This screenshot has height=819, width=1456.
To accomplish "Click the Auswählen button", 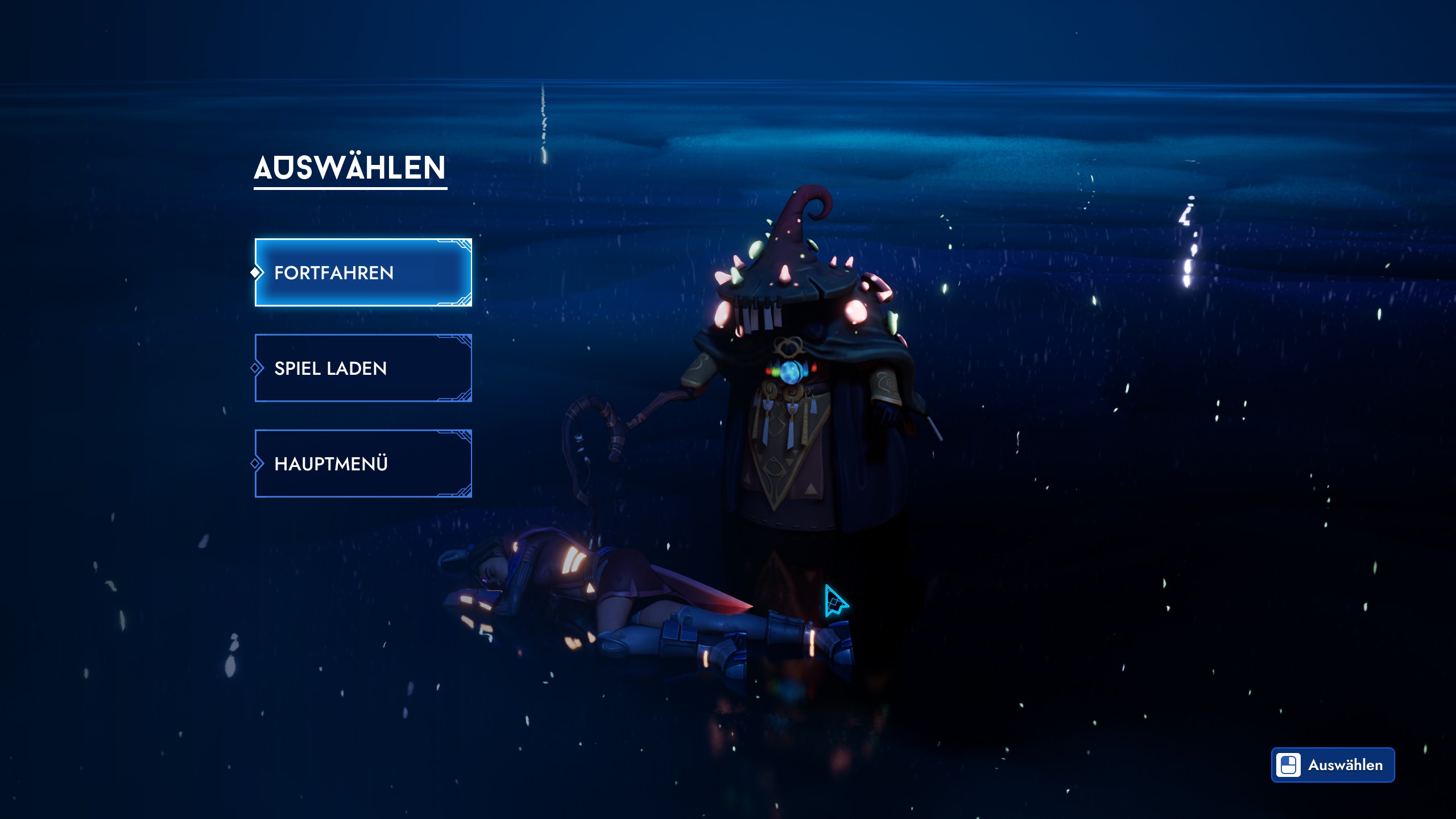I will (1333, 765).
